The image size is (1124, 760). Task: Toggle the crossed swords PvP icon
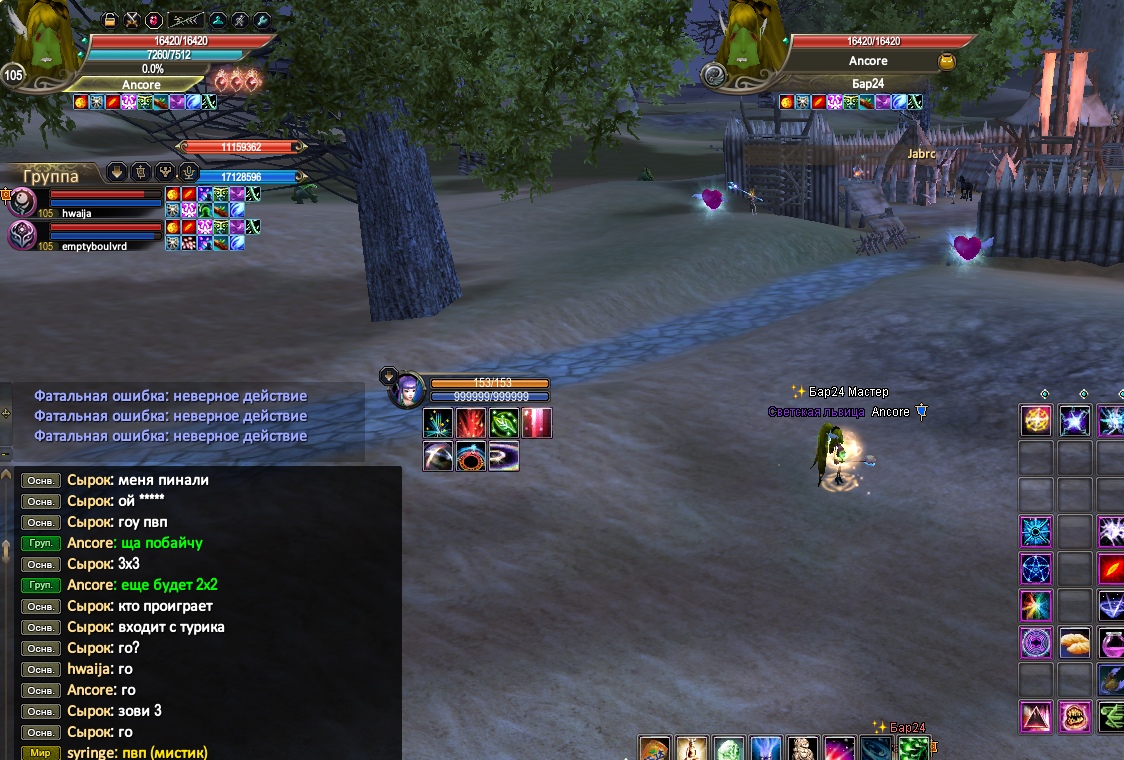click(x=131, y=19)
